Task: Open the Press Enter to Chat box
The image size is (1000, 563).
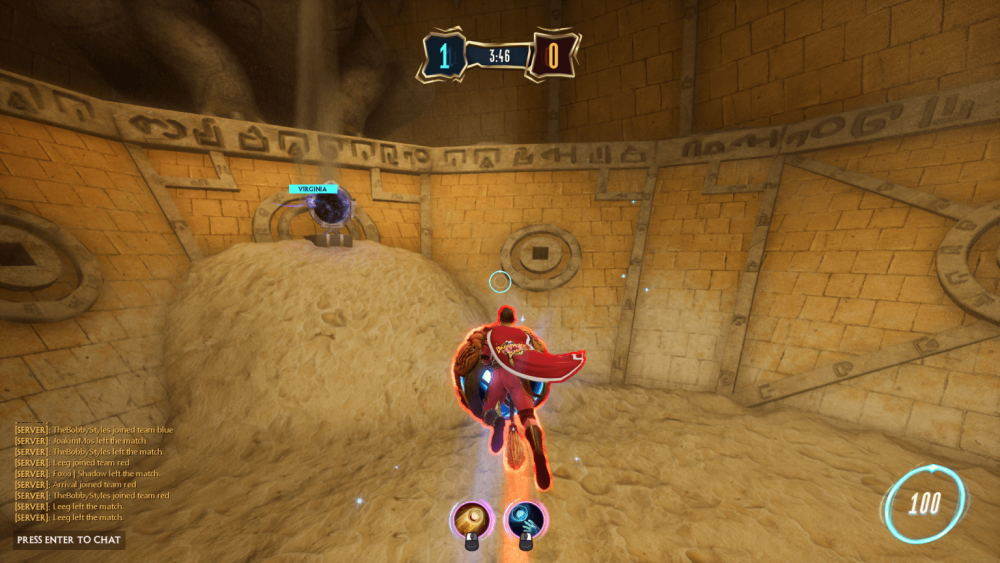Action: point(69,540)
